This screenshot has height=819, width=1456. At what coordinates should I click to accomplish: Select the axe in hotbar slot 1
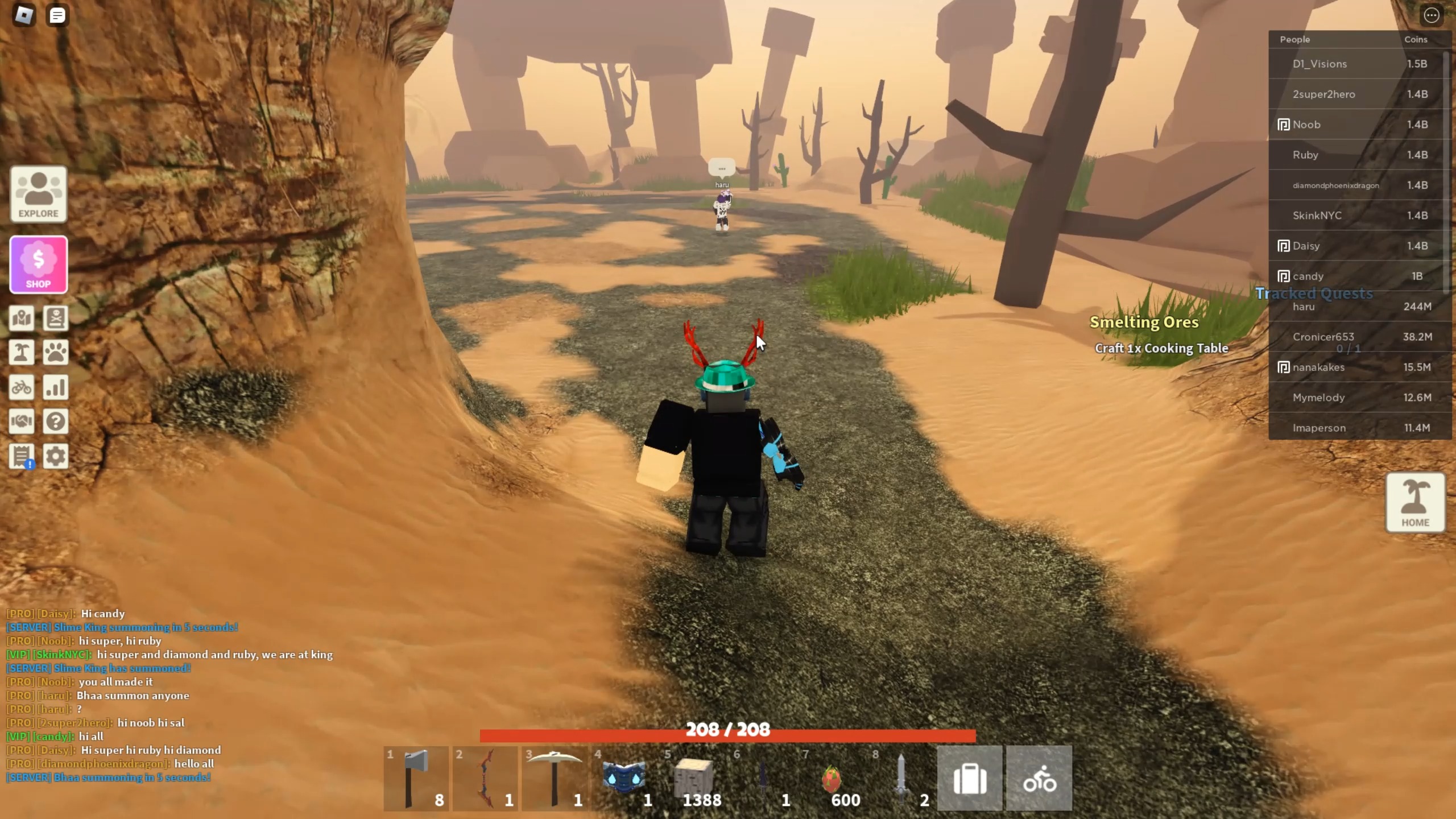click(x=416, y=778)
